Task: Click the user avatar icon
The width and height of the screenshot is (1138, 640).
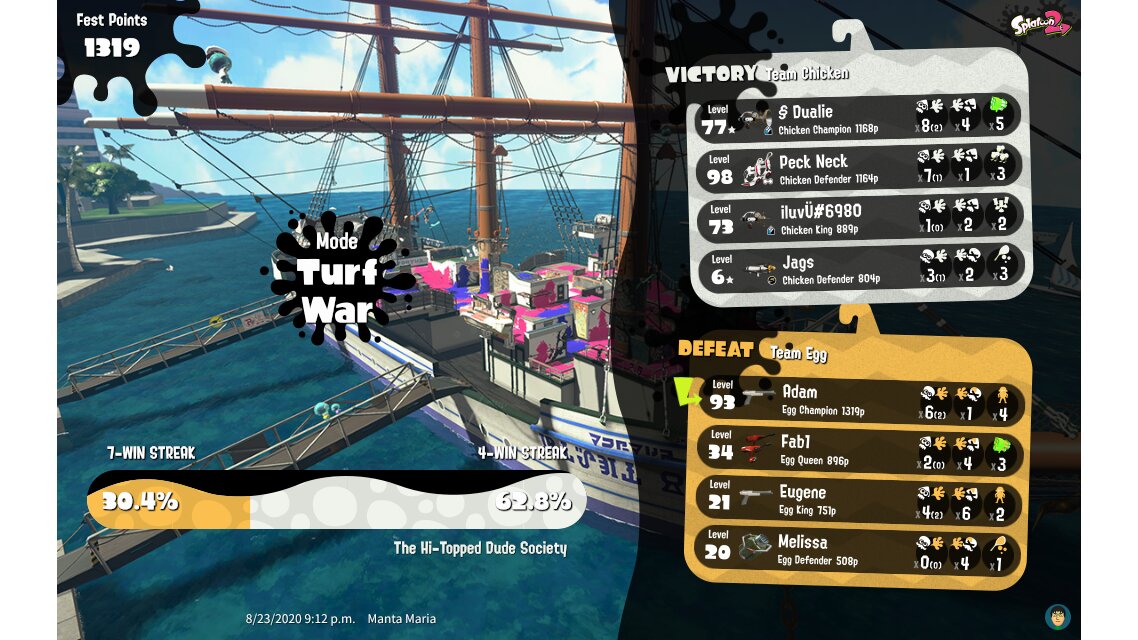Action: coord(1057,616)
